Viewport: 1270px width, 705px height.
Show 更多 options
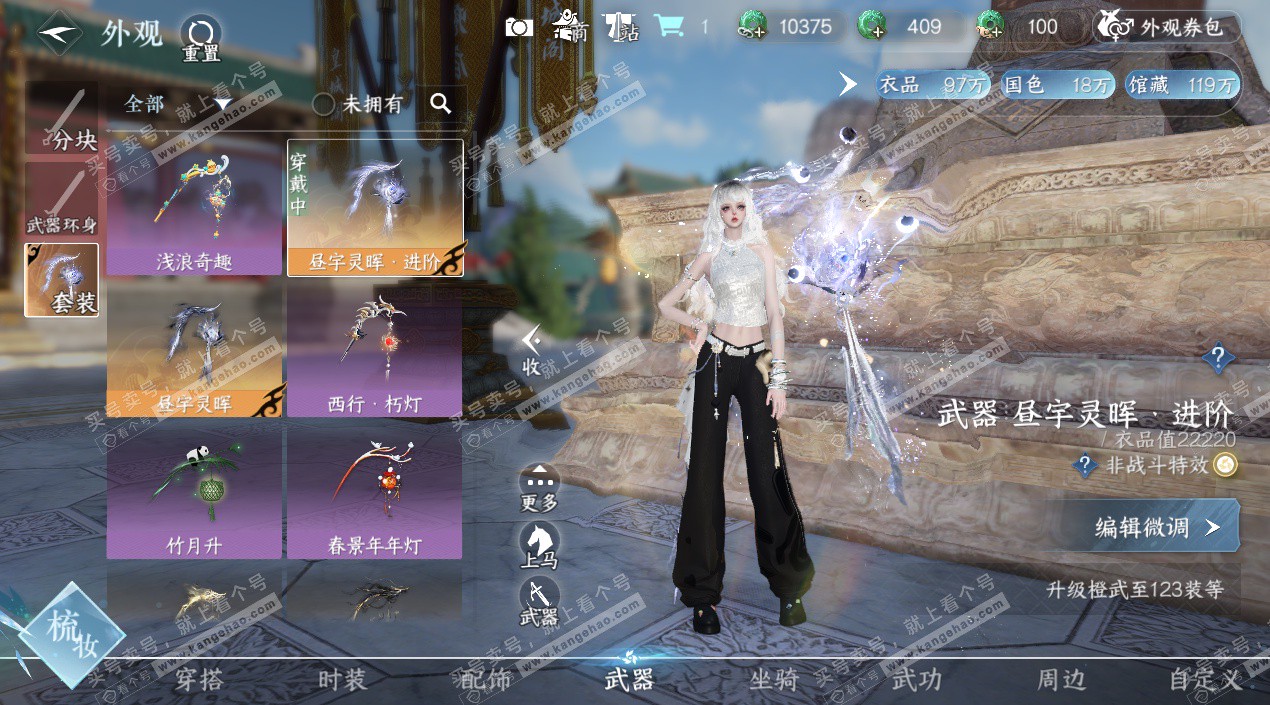coord(539,488)
